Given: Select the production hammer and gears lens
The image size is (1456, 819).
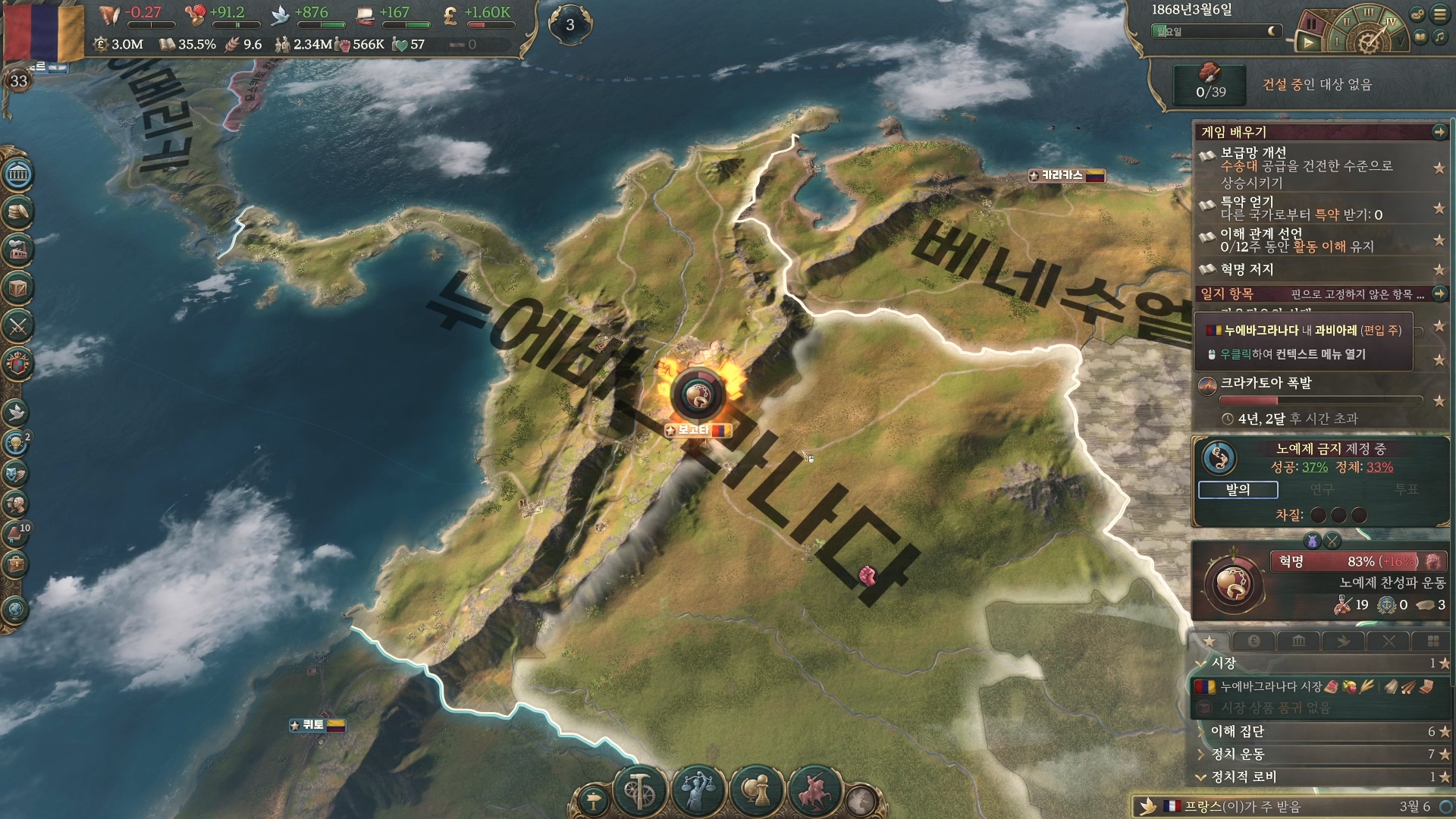Looking at the screenshot, I should tap(639, 791).
